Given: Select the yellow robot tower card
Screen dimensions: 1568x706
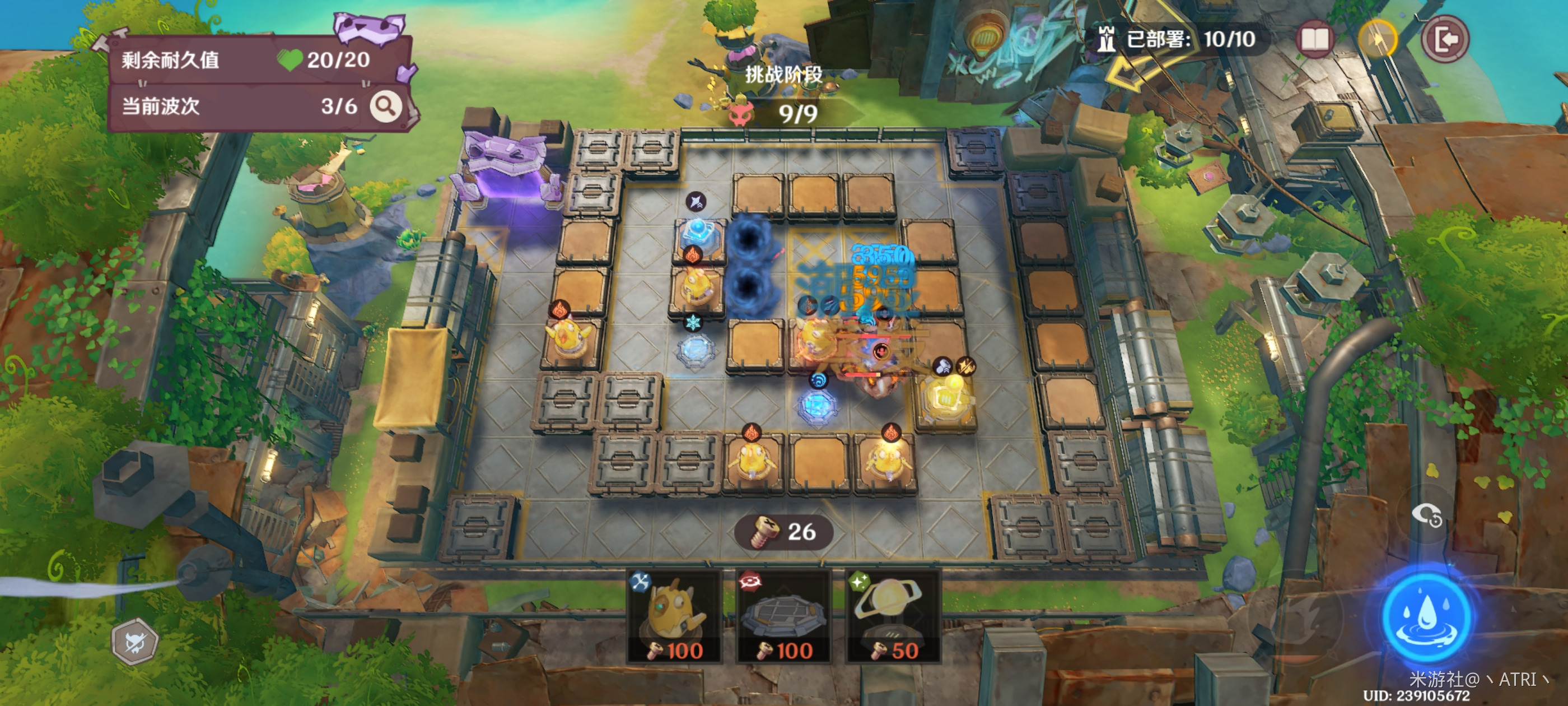Looking at the screenshot, I should (x=674, y=616).
